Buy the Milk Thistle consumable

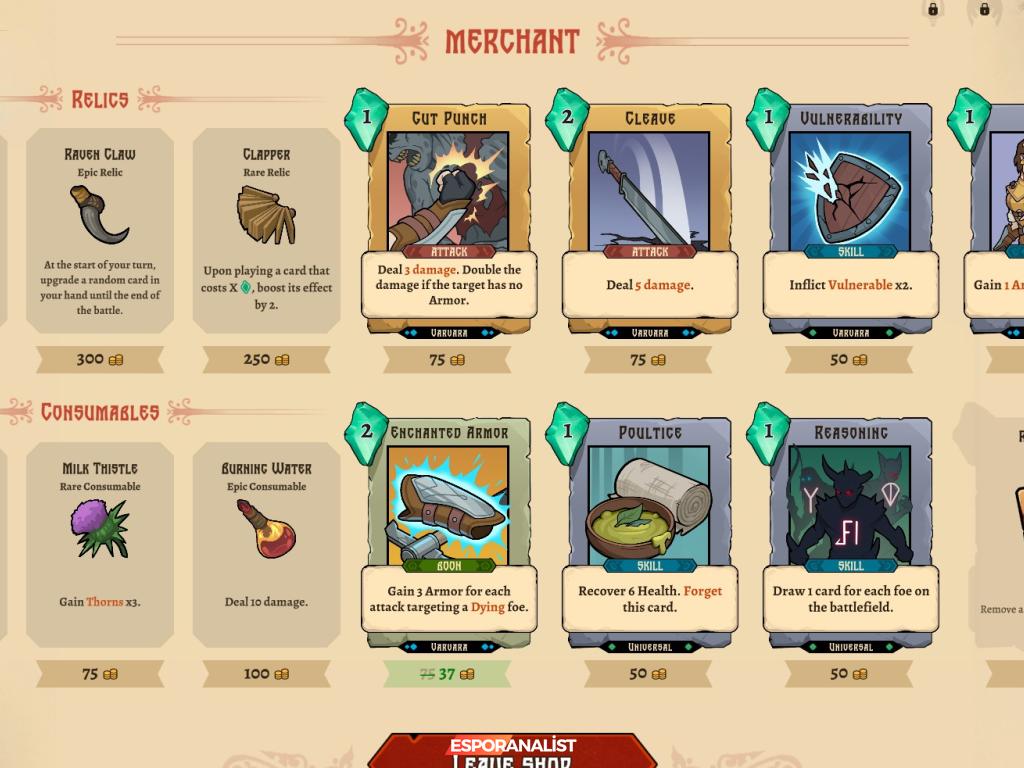point(100,544)
